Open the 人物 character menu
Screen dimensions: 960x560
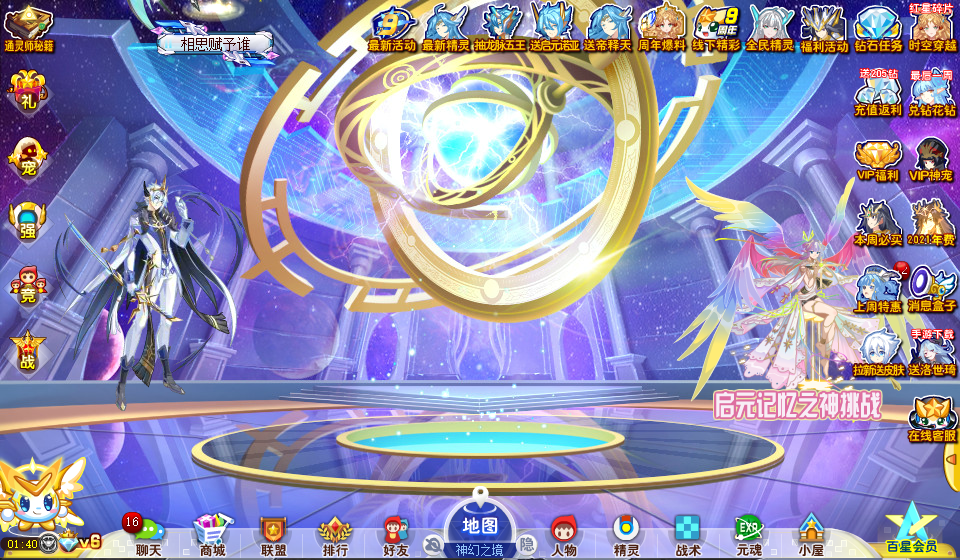[x=564, y=535]
